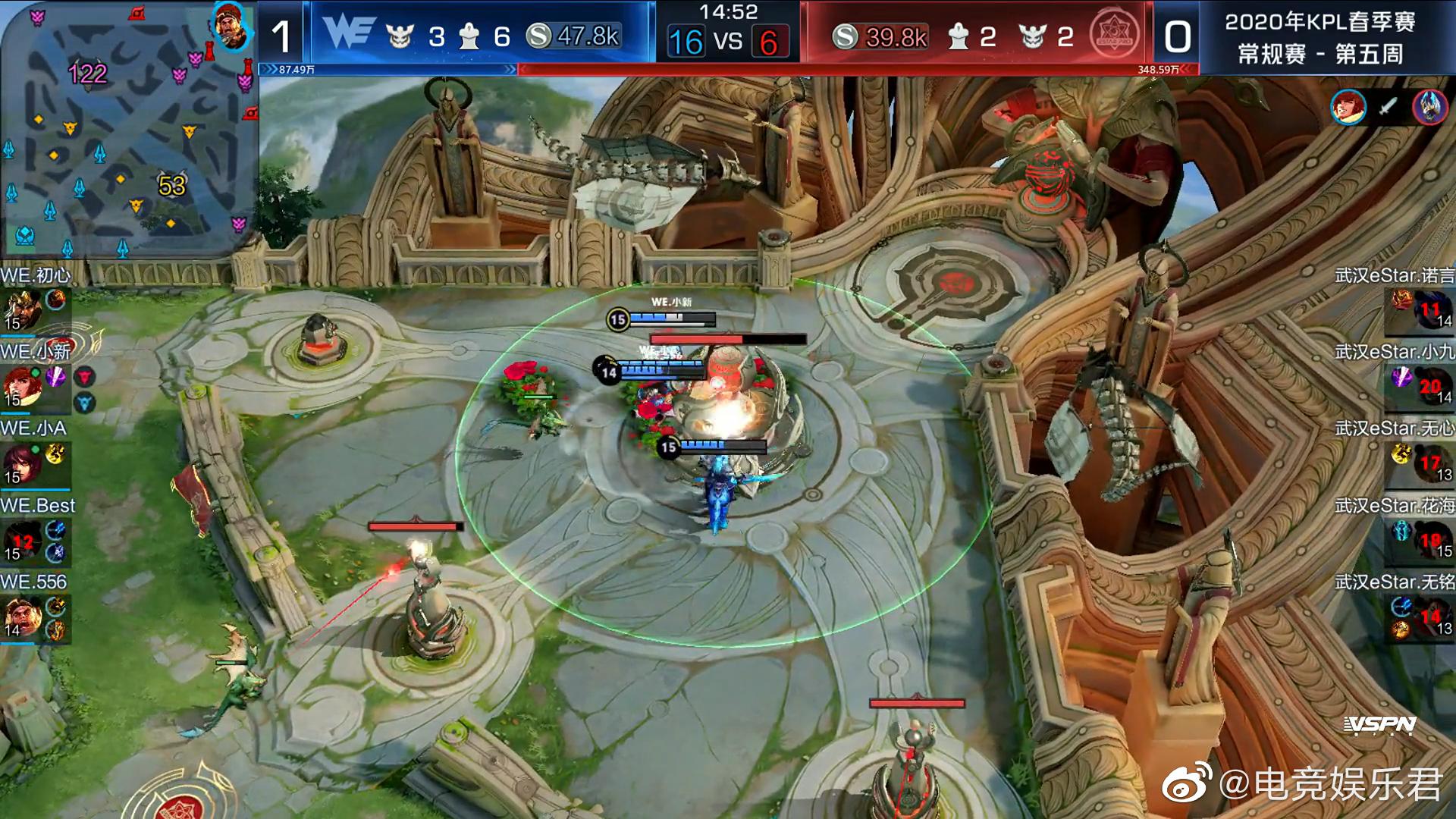Screen dimensions: 1456x819
Task: Click the WE team logo on scoreboard
Action: click(349, 34)
